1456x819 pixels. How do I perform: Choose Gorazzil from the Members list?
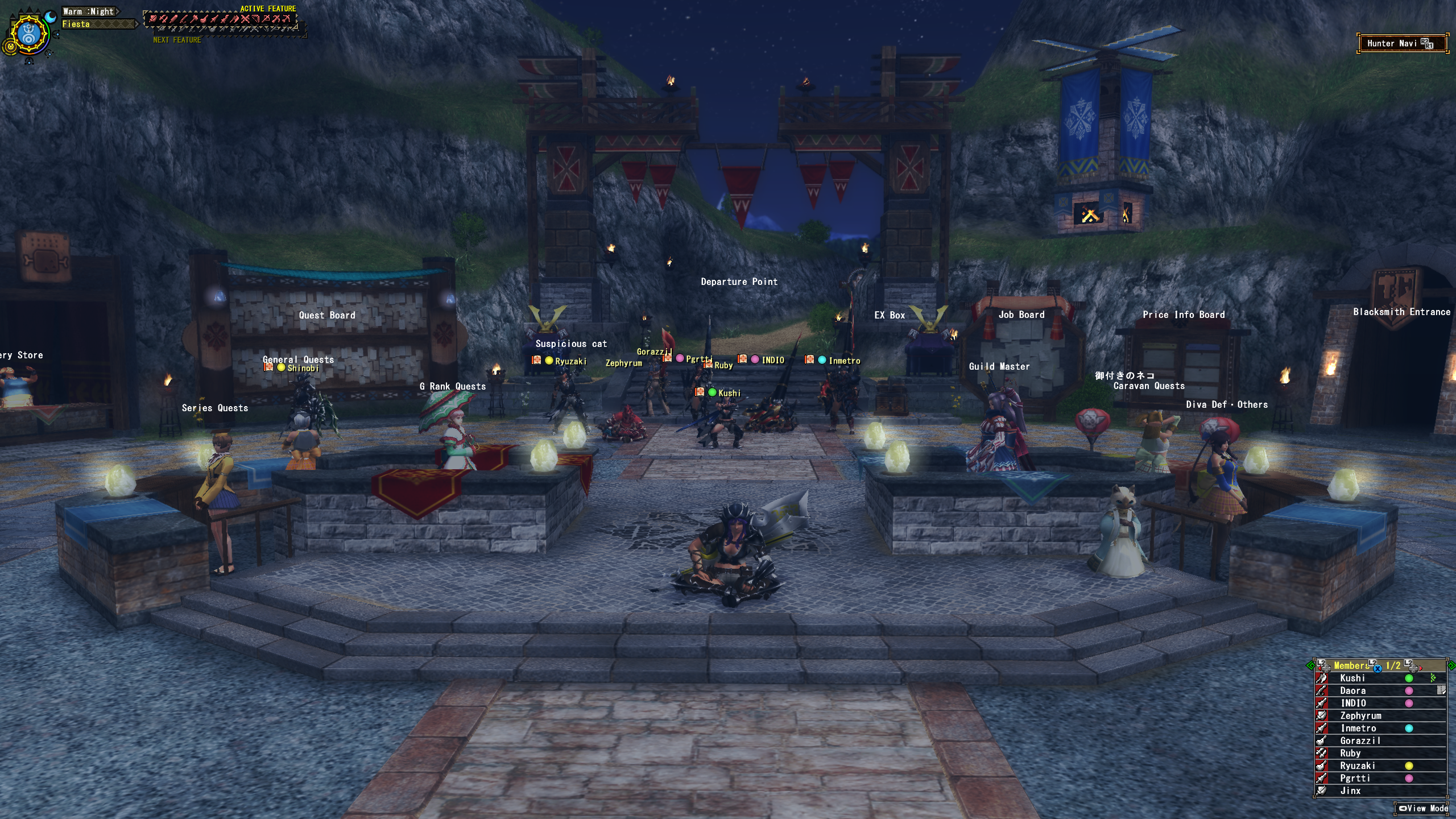point(1360,741)
